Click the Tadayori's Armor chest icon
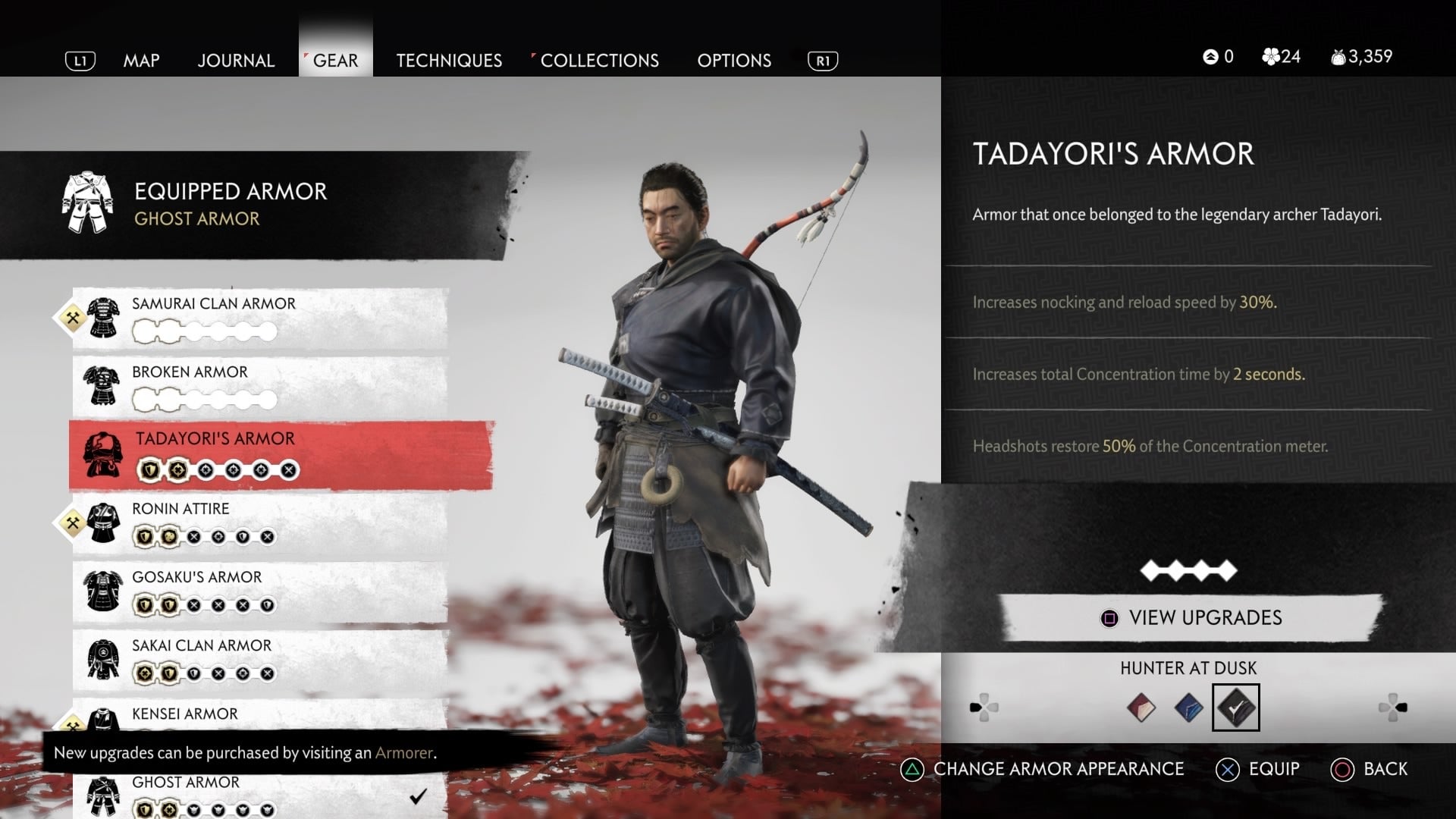Image resolution: width=1456 pixels, height=819 pixels. [102, 453]
